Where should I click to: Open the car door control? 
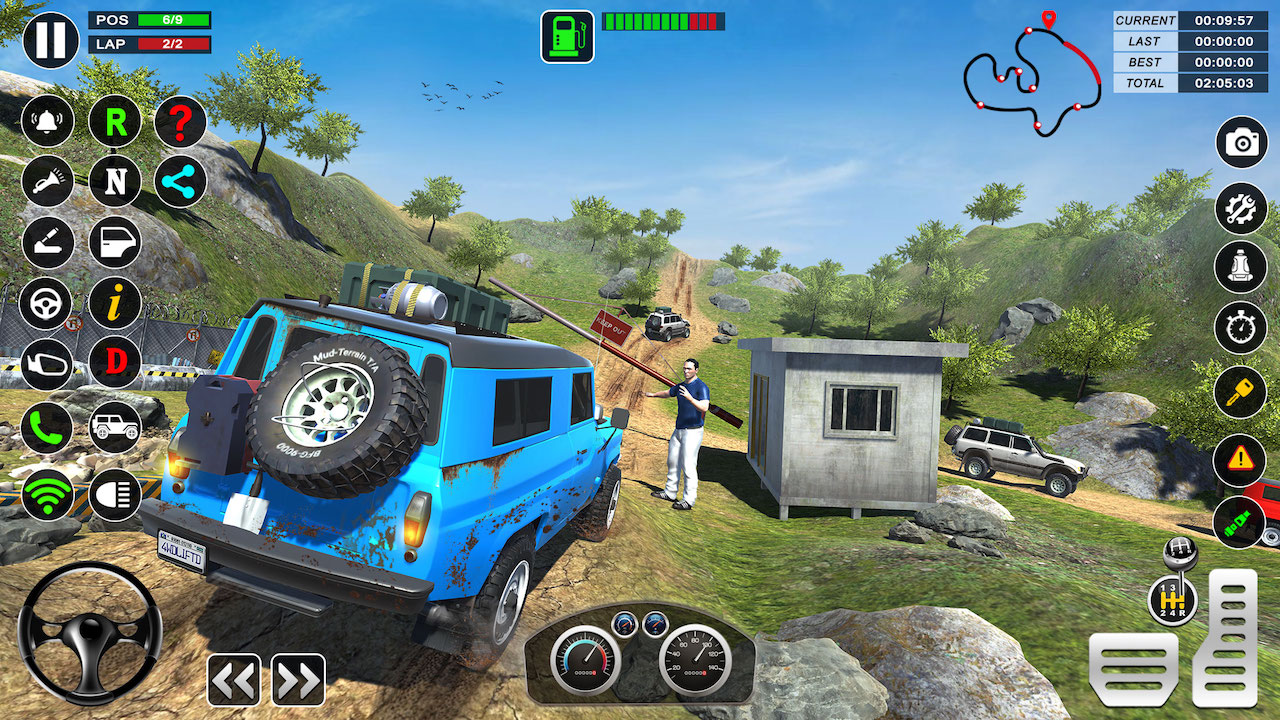pos(114,242)
